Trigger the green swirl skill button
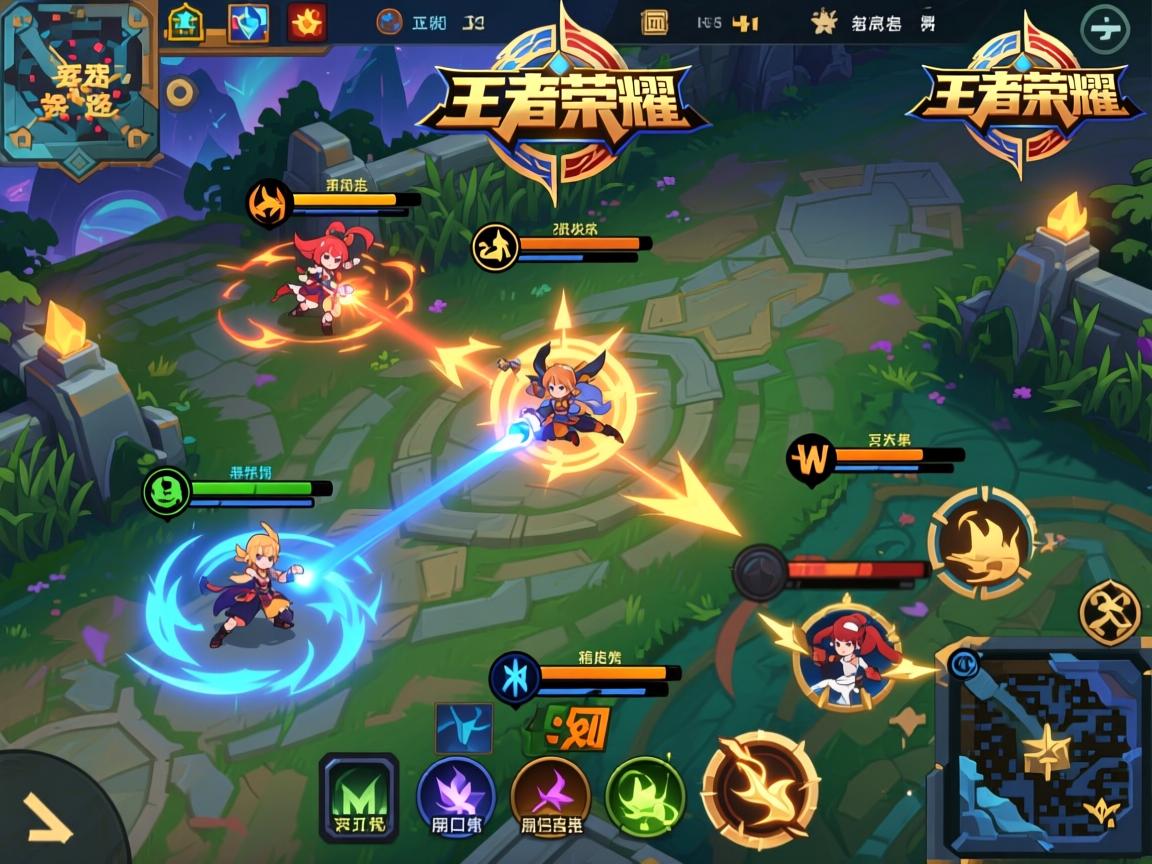Screen dimensions: 1152x864 644,797
